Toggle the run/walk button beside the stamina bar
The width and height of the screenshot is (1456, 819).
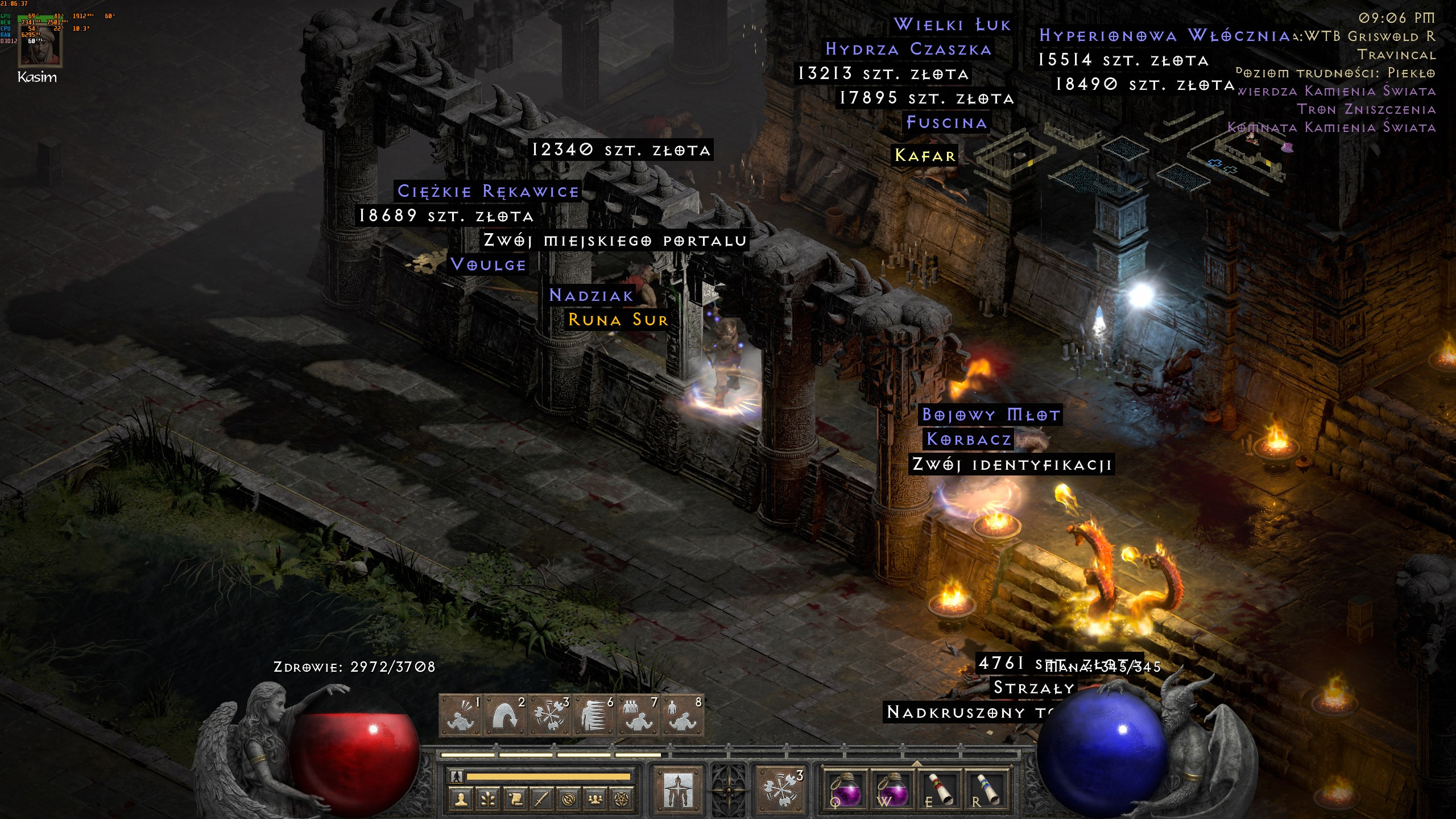point(457,776)
